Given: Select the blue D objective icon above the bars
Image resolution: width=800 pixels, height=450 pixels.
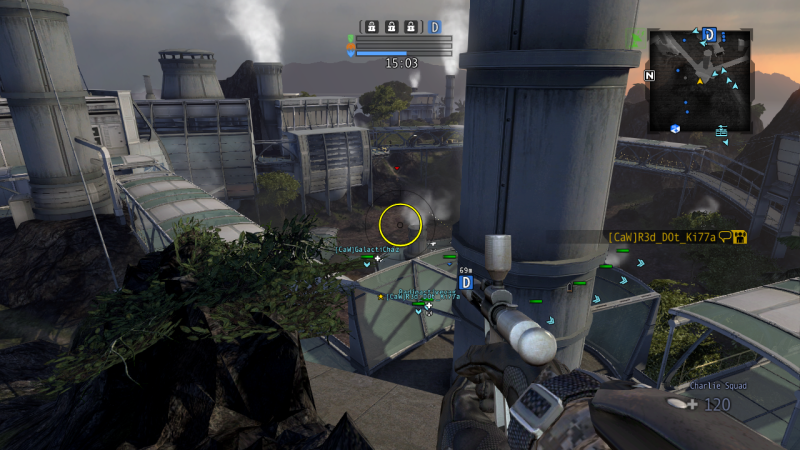Looking at the screenshot, I should coord(435,27).
